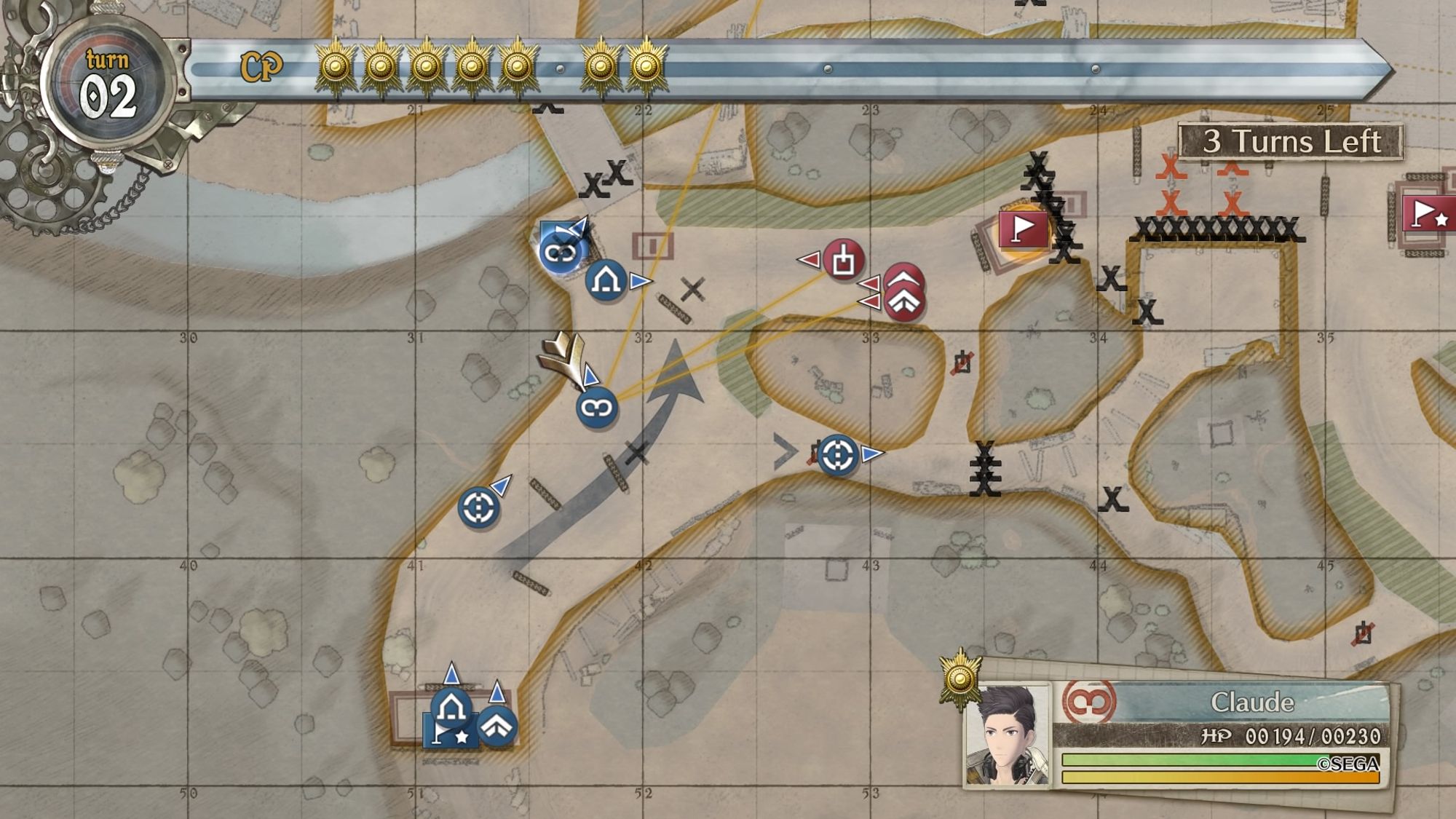
Task: Select the glowing blue tank on the captured camp
Action: click(560, 253)
